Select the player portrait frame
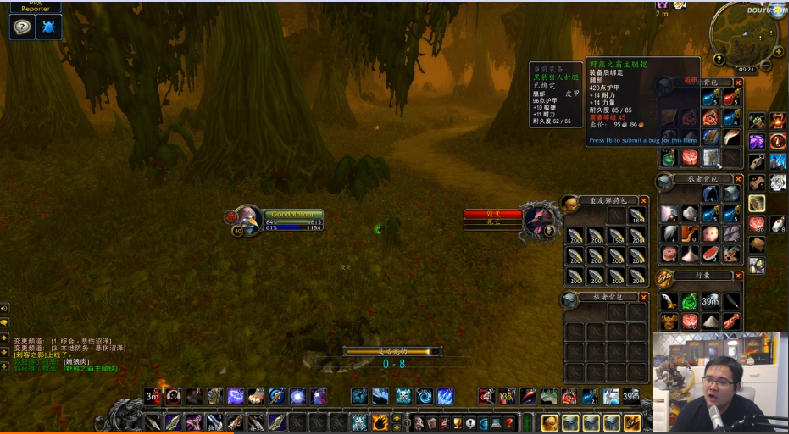 (x=246, y=218)
